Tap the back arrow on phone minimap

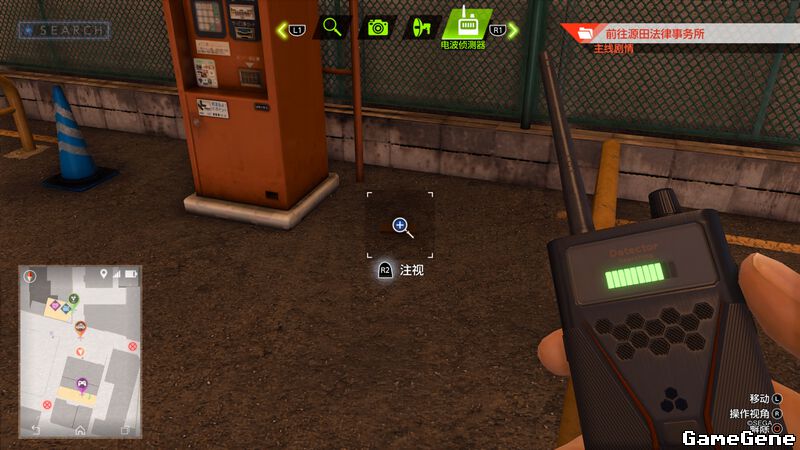click(36, 430)
